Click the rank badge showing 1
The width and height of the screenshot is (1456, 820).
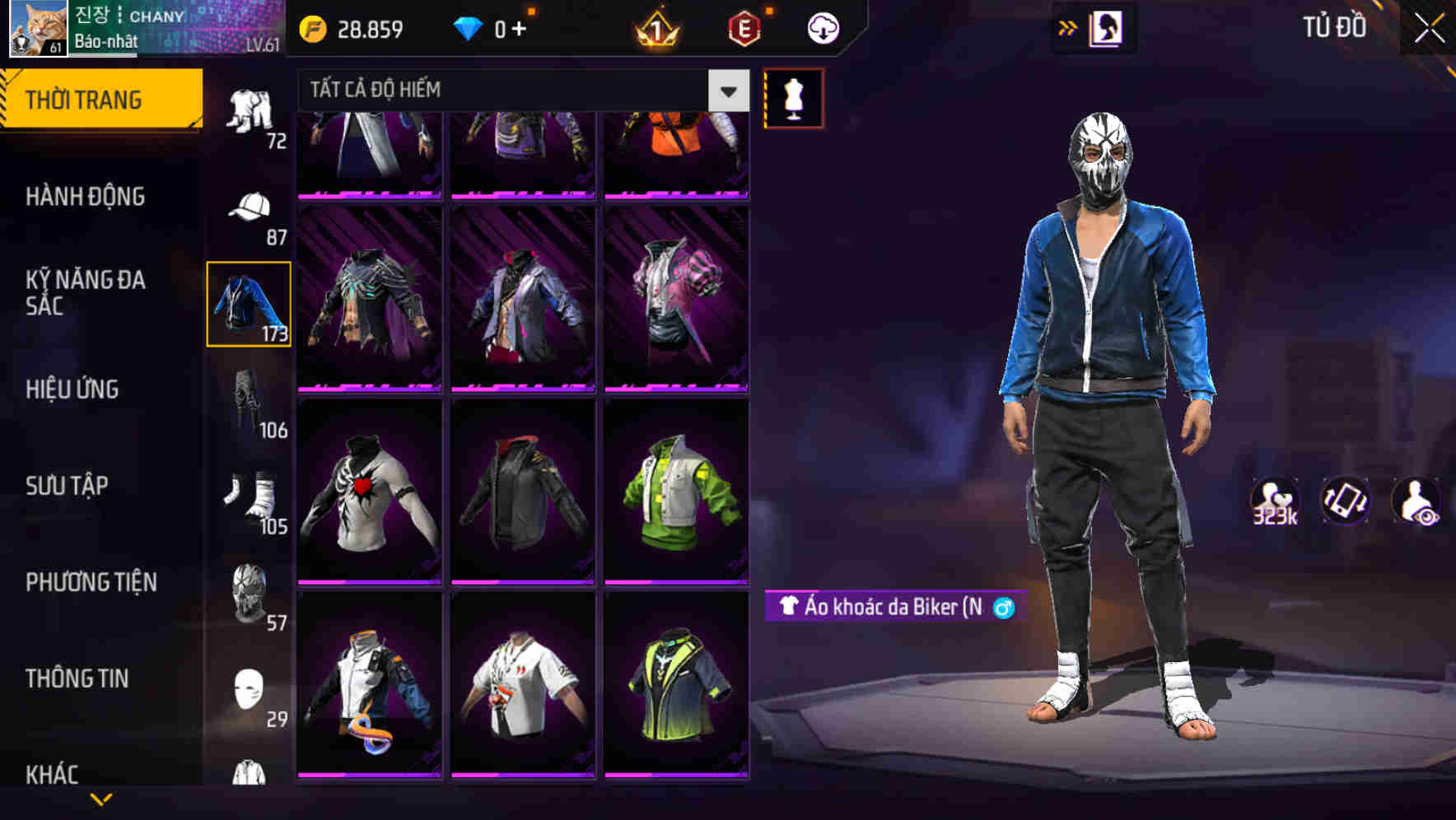pos(655,27)
